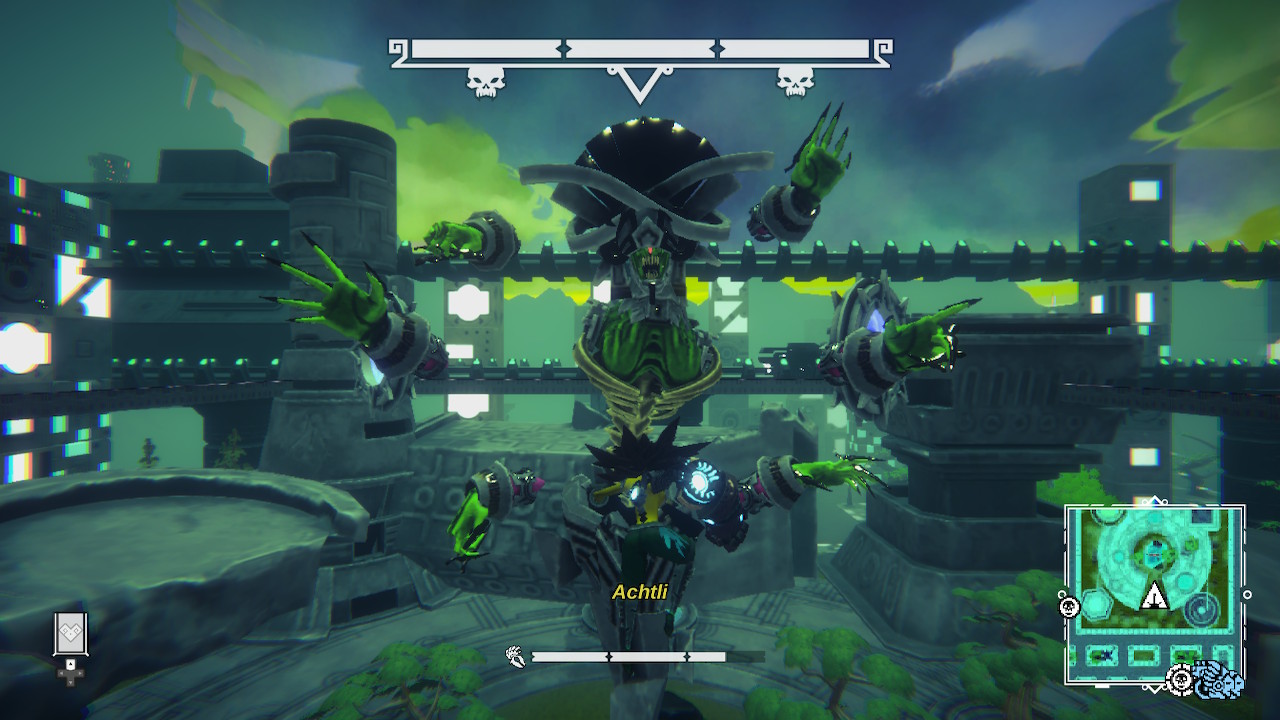Click the circular arena minimap
The height and width of the screenshot is (720, 1280).
point(1155,593)
